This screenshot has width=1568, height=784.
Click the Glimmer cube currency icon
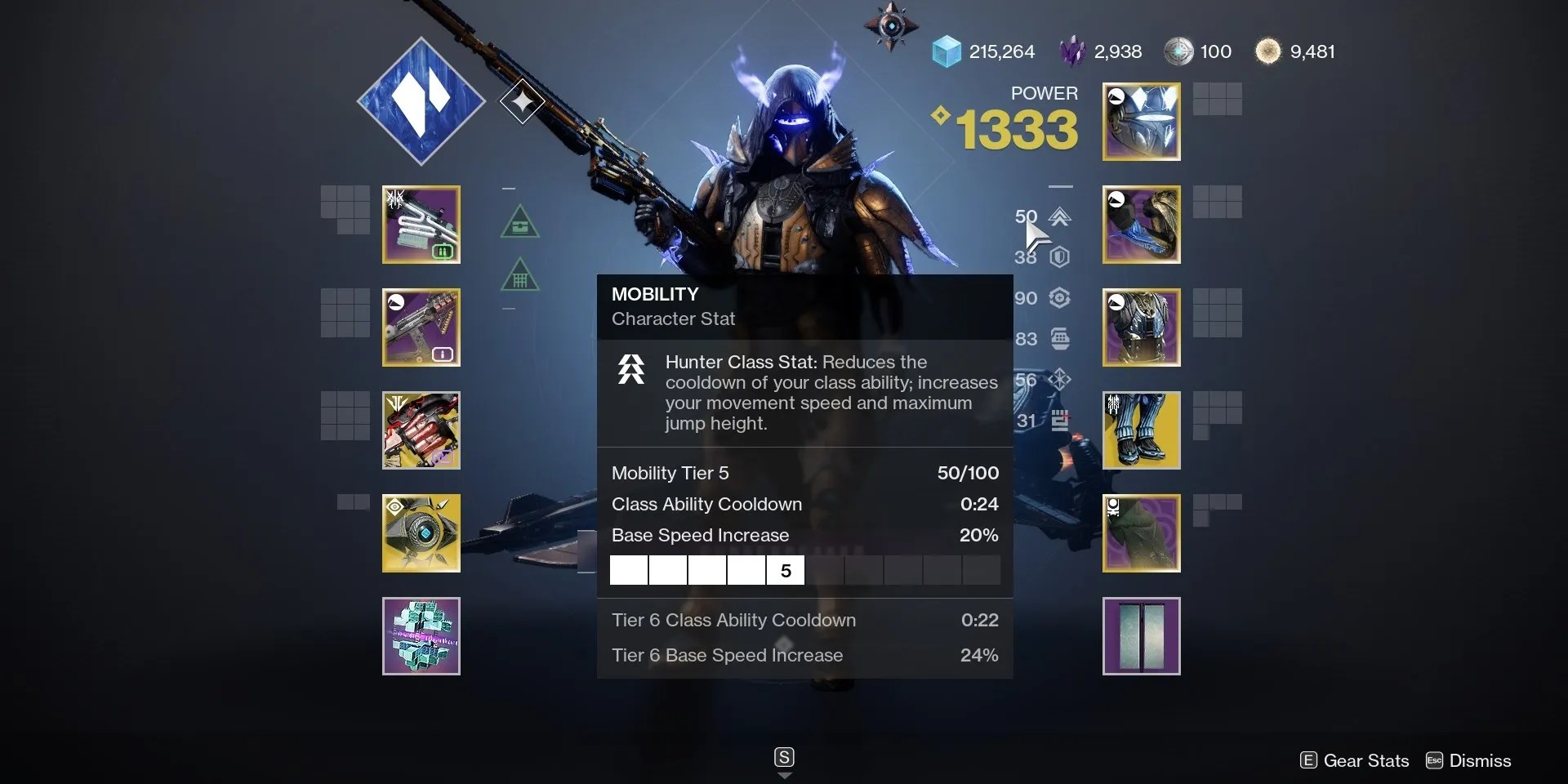tap(947, 51)
